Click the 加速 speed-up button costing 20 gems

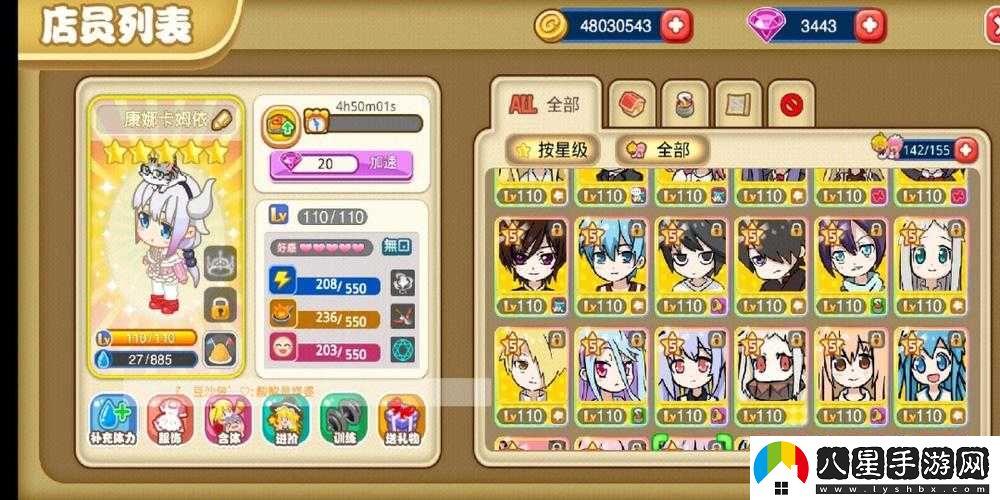pyautogui.click(x=342, y=163)
